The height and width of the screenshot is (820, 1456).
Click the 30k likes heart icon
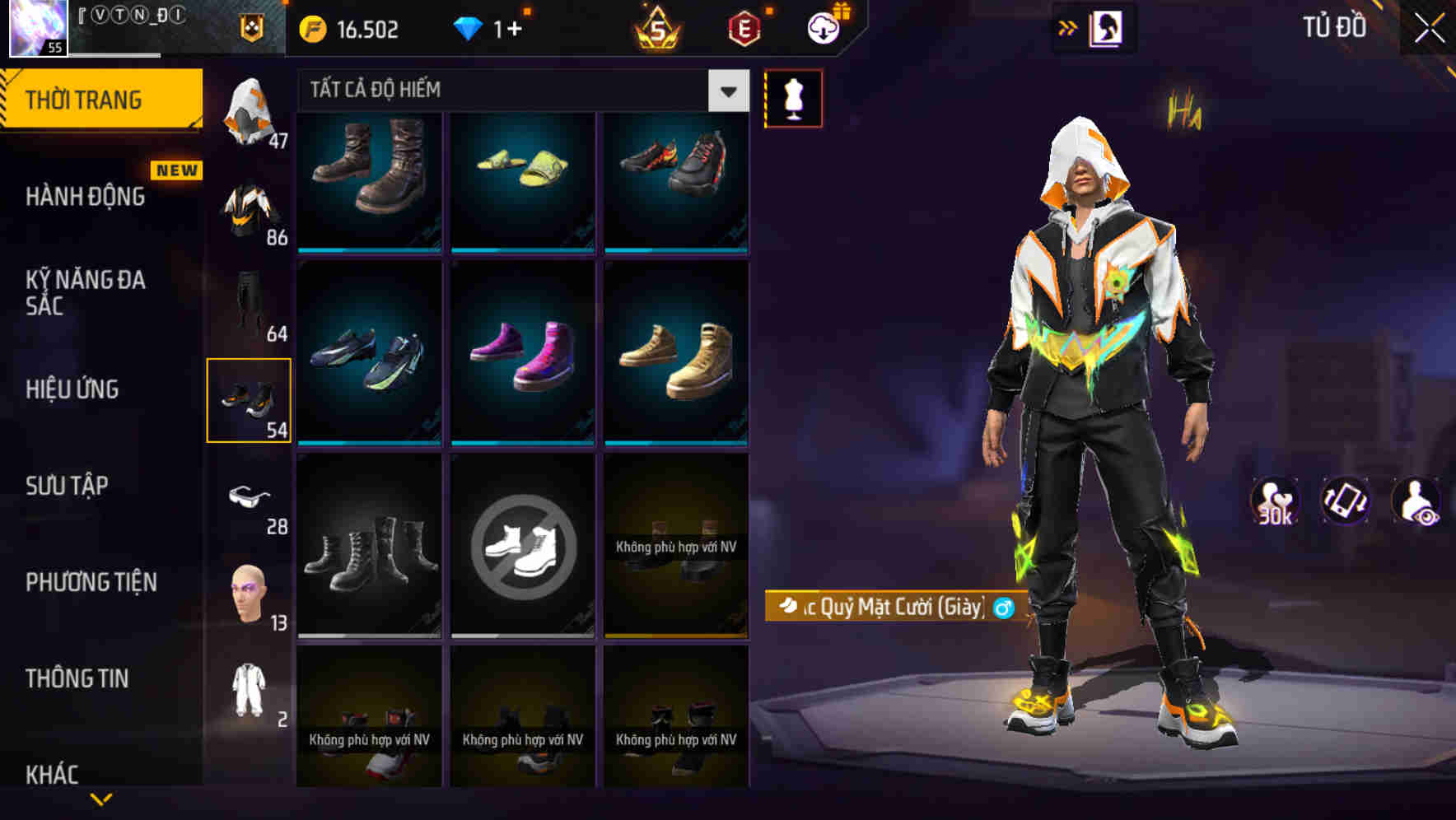(1273, 501)
